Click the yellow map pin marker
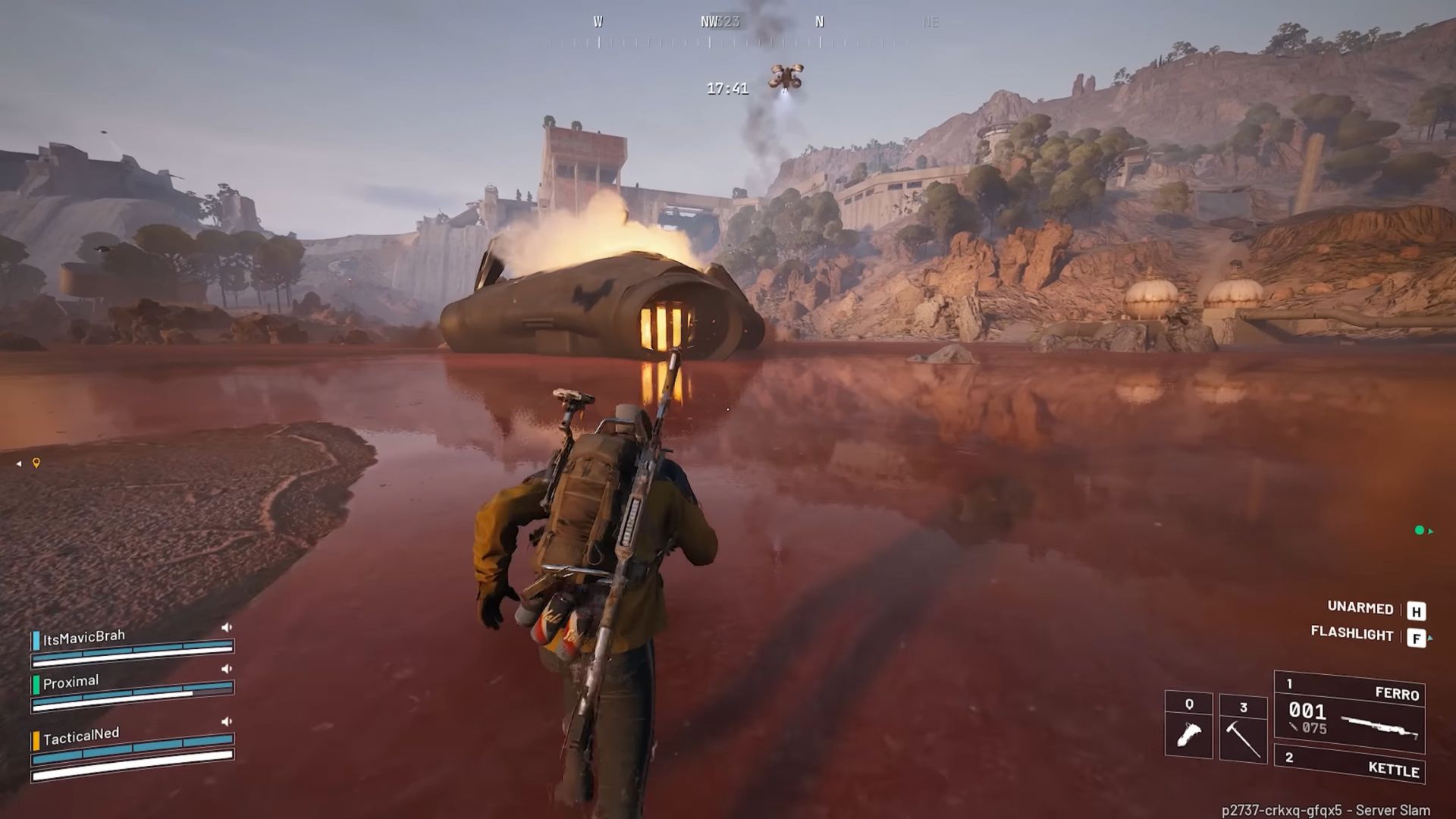Image resolution: width=1456 pixels, height=819 pixels. click(x=36, y=463)
